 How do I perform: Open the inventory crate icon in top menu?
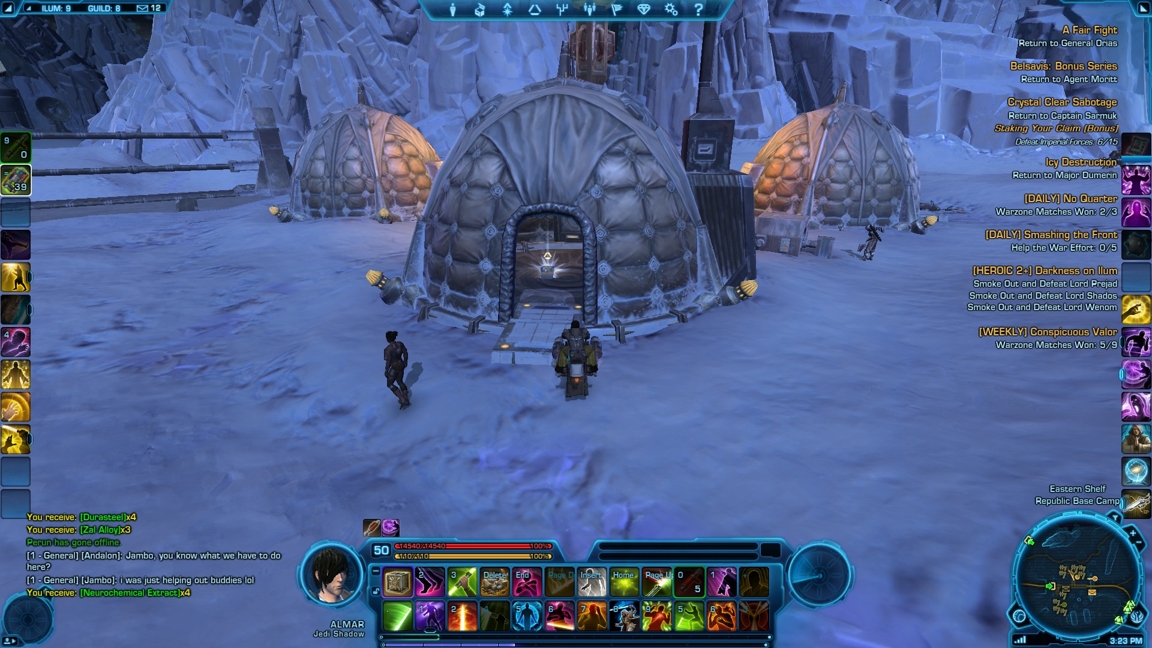480,9
